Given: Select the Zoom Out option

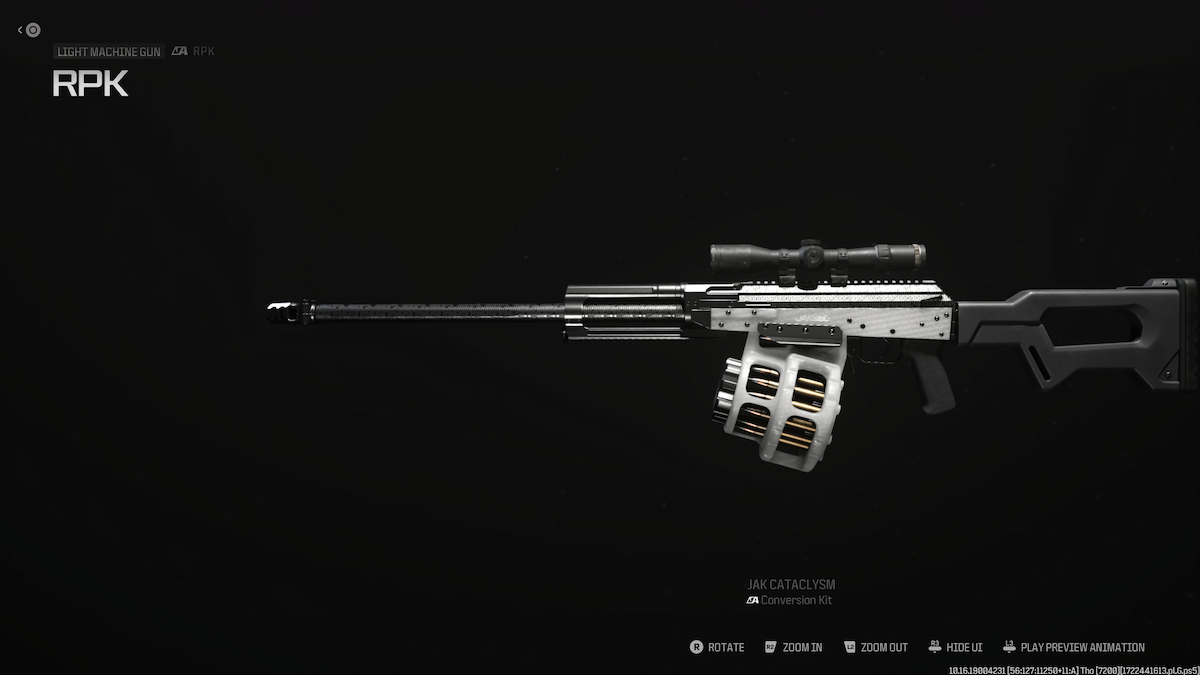Looking at the screenshot, I should click(876, 647).
